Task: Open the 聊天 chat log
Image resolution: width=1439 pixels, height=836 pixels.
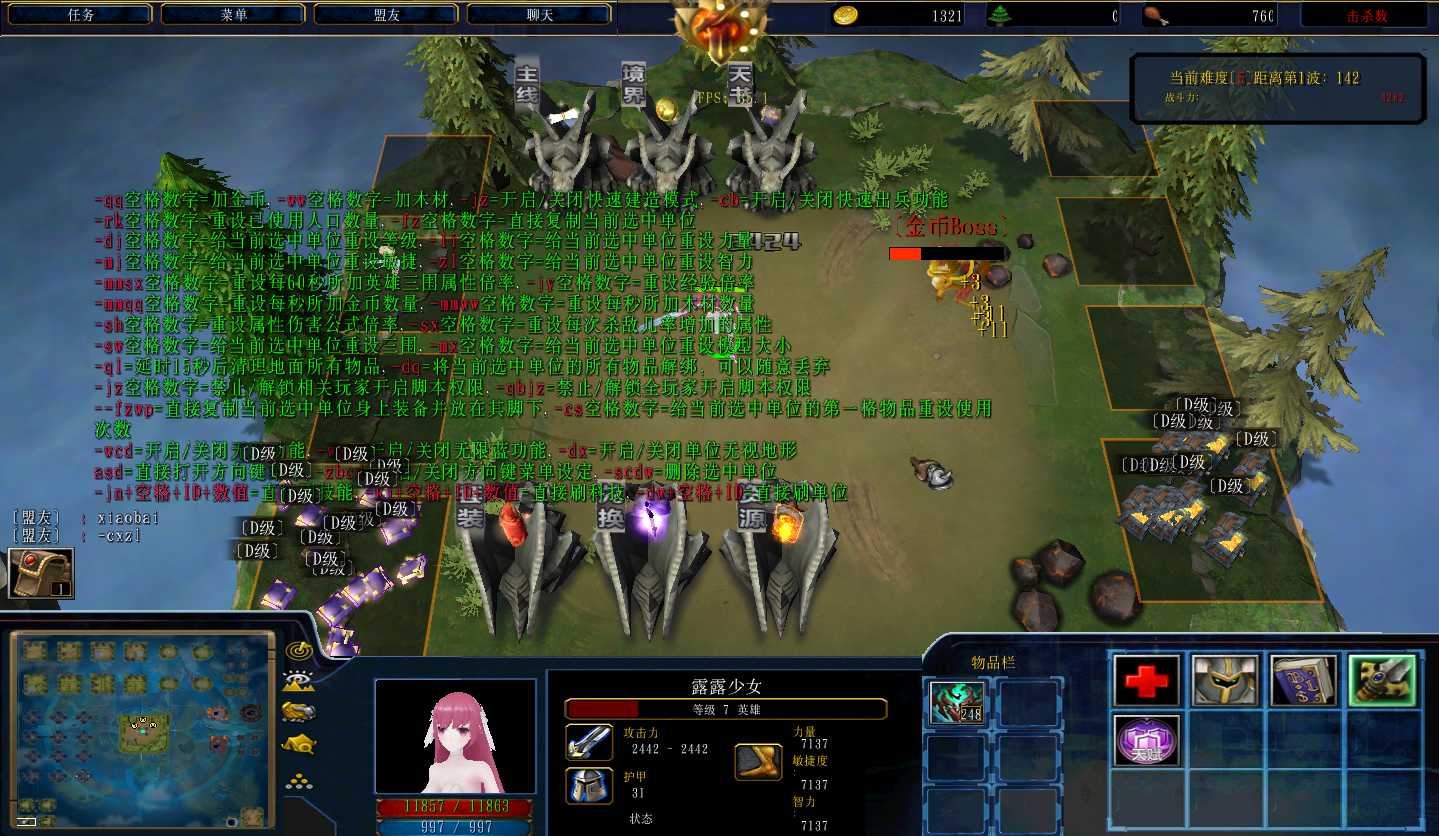Action: (x=540, y=15)
